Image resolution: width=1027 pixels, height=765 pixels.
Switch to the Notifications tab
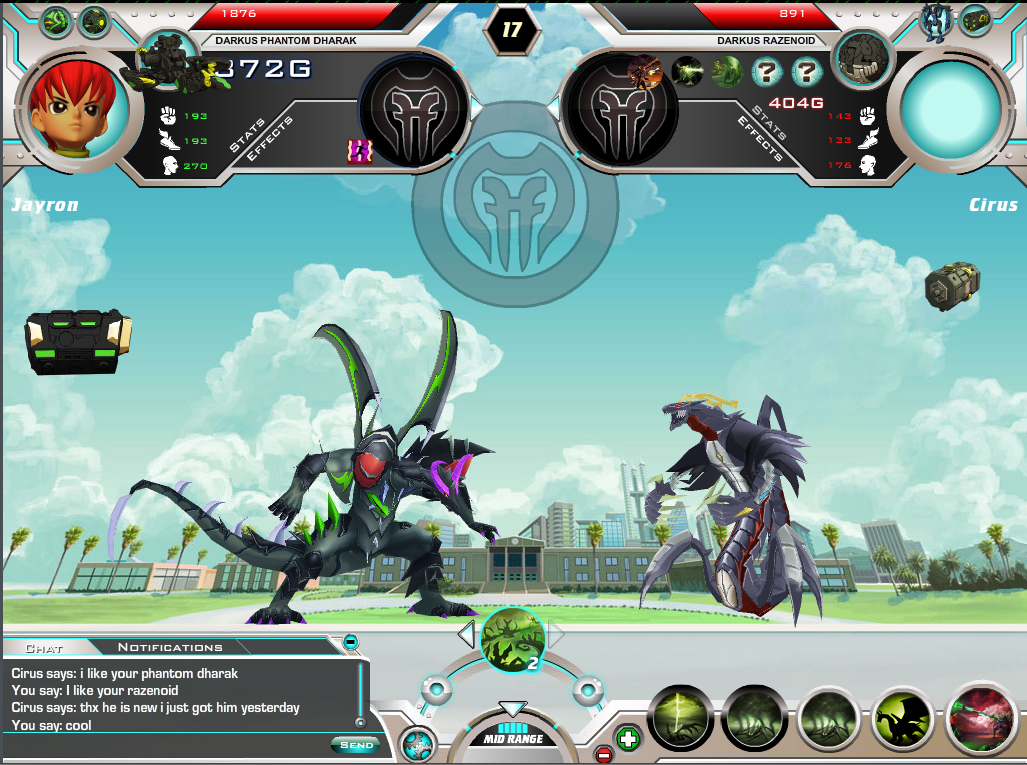(x=170, y=647)
